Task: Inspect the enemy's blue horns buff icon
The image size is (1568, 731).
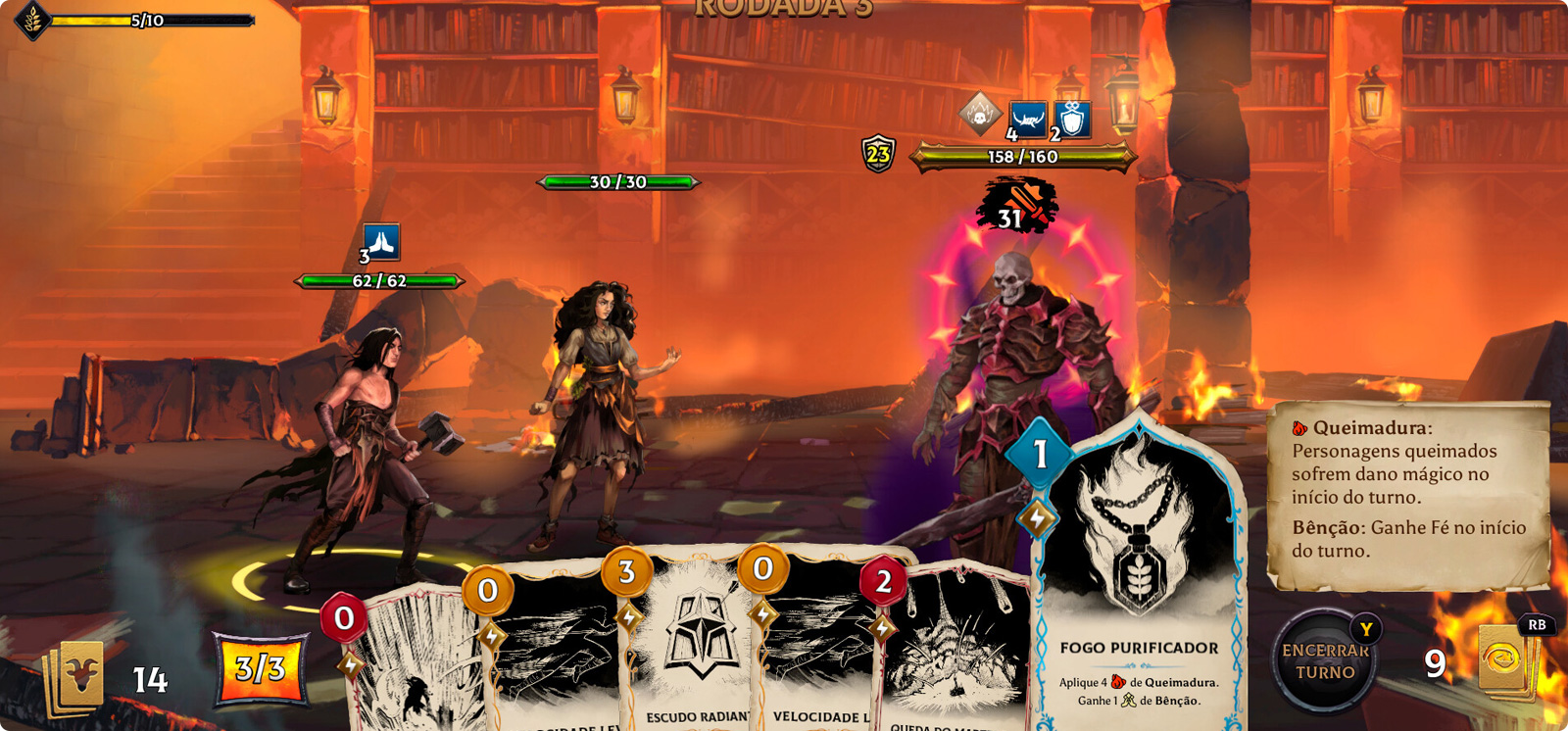Action: [x=1027, y=119]
